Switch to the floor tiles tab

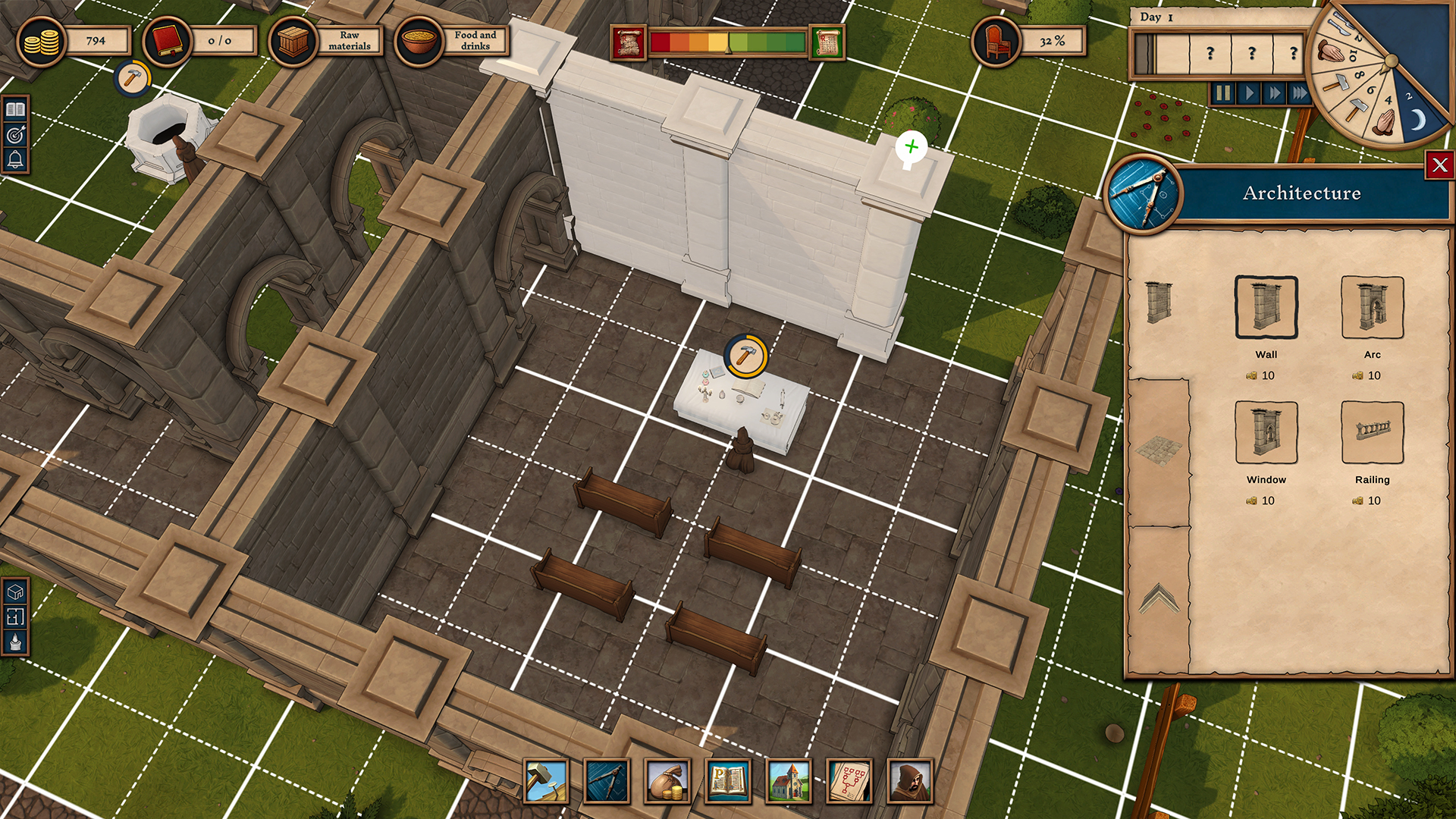click(x=1159, y=451)
